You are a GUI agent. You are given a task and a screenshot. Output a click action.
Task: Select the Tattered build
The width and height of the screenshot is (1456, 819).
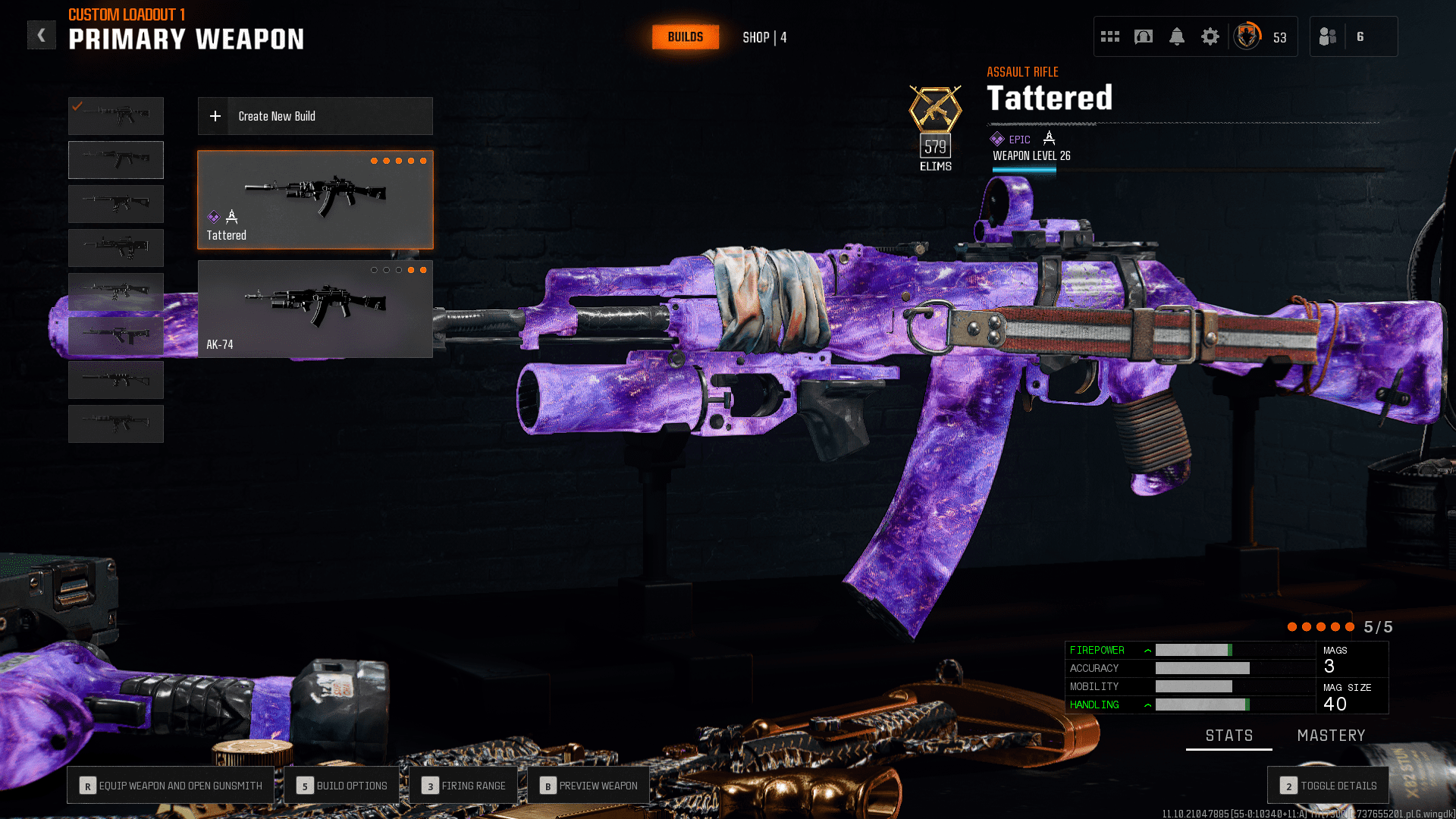[x=315, y=199]
